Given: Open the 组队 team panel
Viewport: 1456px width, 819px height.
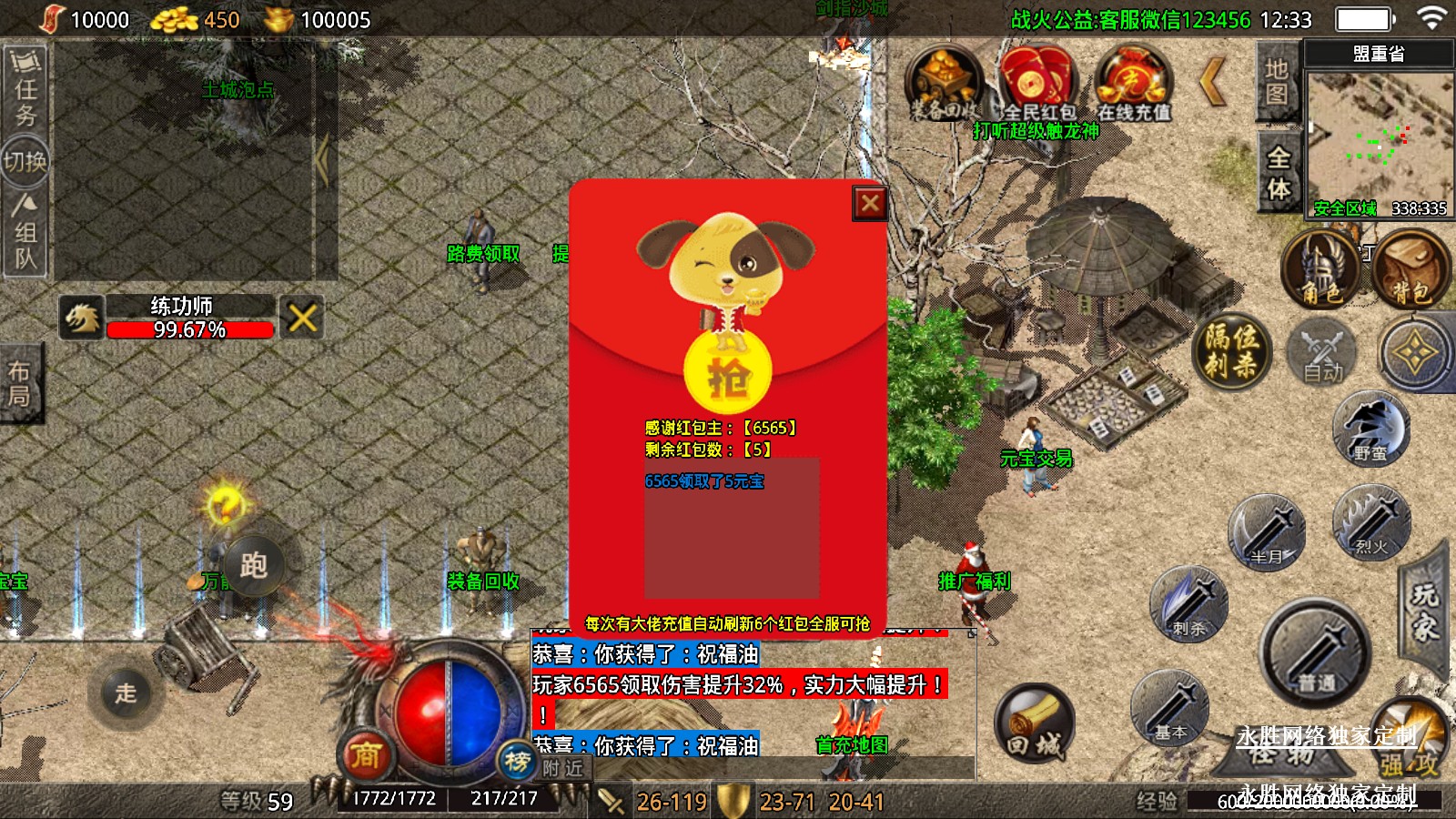Looking at the screenshot, I should [25, 233].
